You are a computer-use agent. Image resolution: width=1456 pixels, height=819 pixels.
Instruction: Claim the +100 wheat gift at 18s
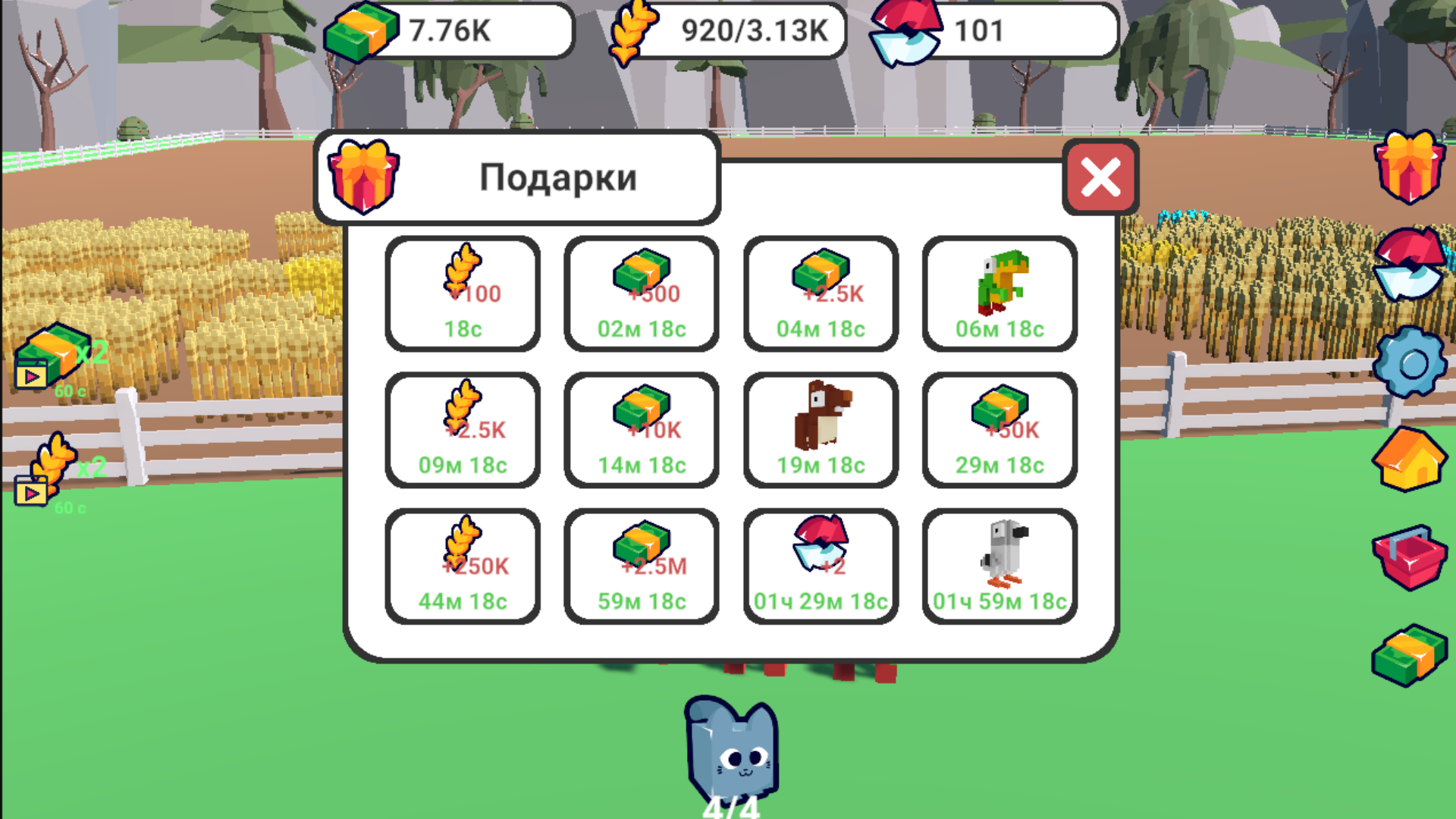(463, 294)
